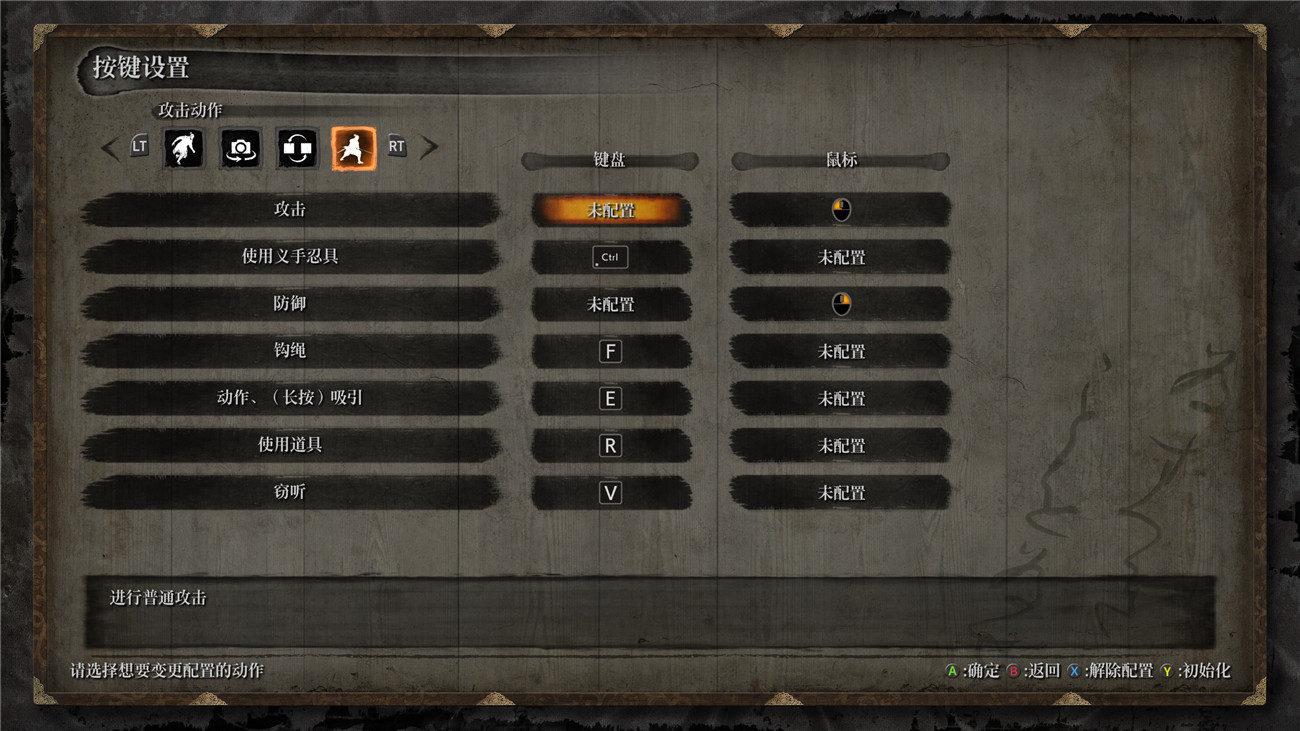Change the V key binding for 窃听

(610, 492)
